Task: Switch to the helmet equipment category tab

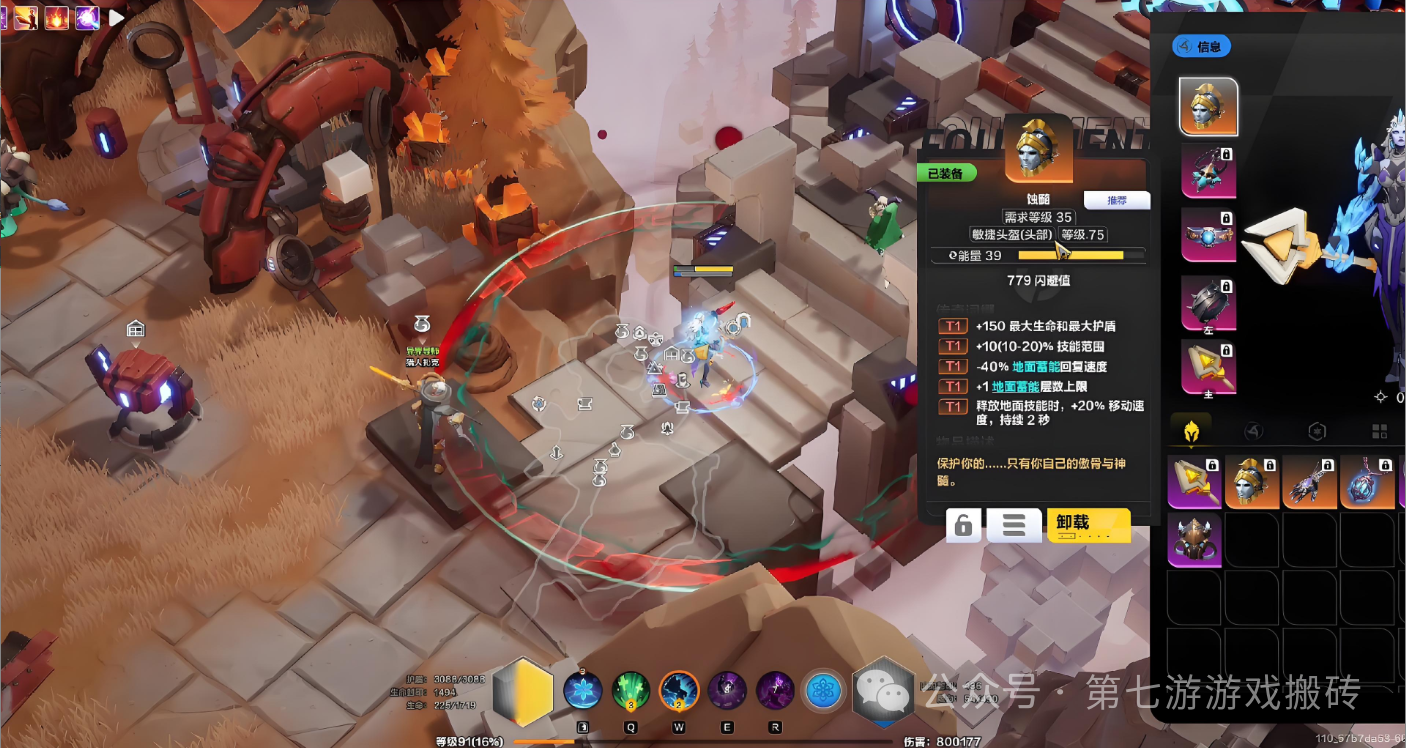Action: click(x=1192, y=431)
